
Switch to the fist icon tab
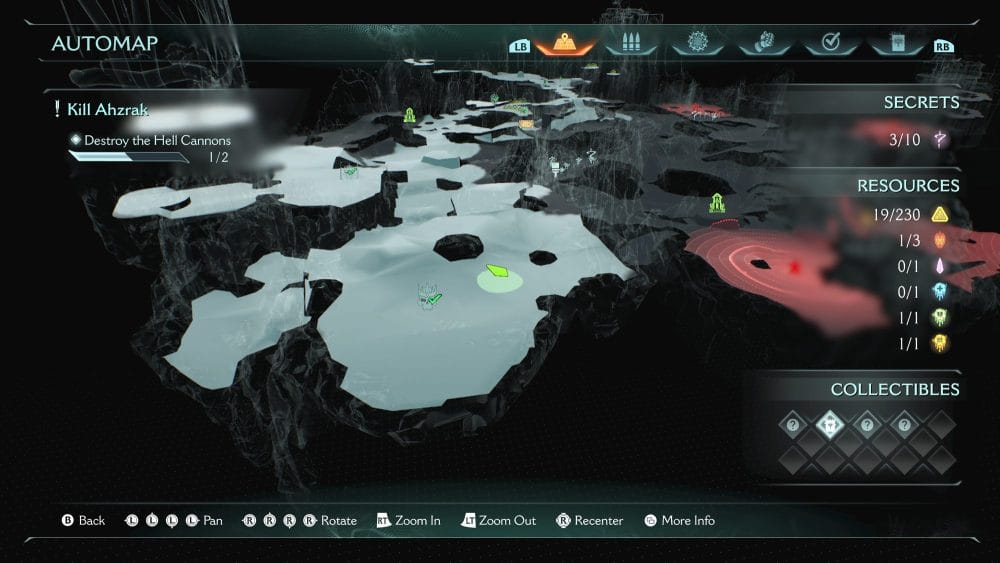(x=762, y=44)
